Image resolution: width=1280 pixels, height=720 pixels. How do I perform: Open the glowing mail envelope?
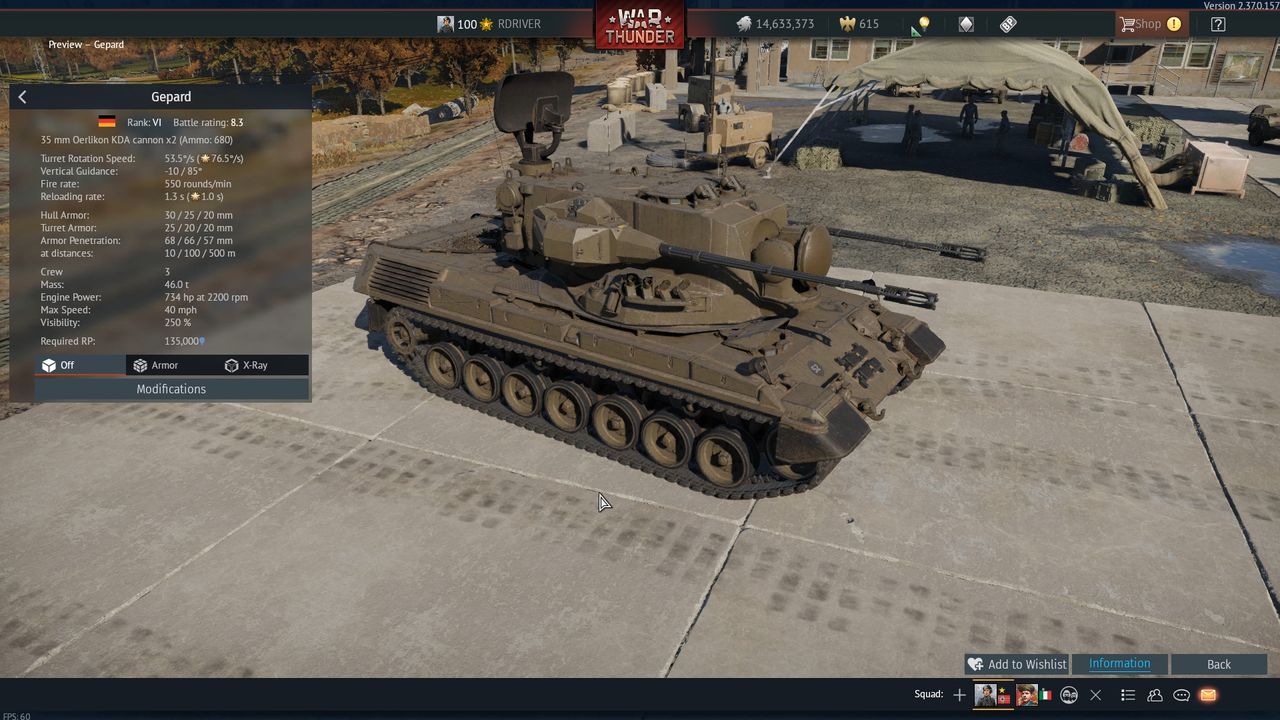pos(1207,695)
